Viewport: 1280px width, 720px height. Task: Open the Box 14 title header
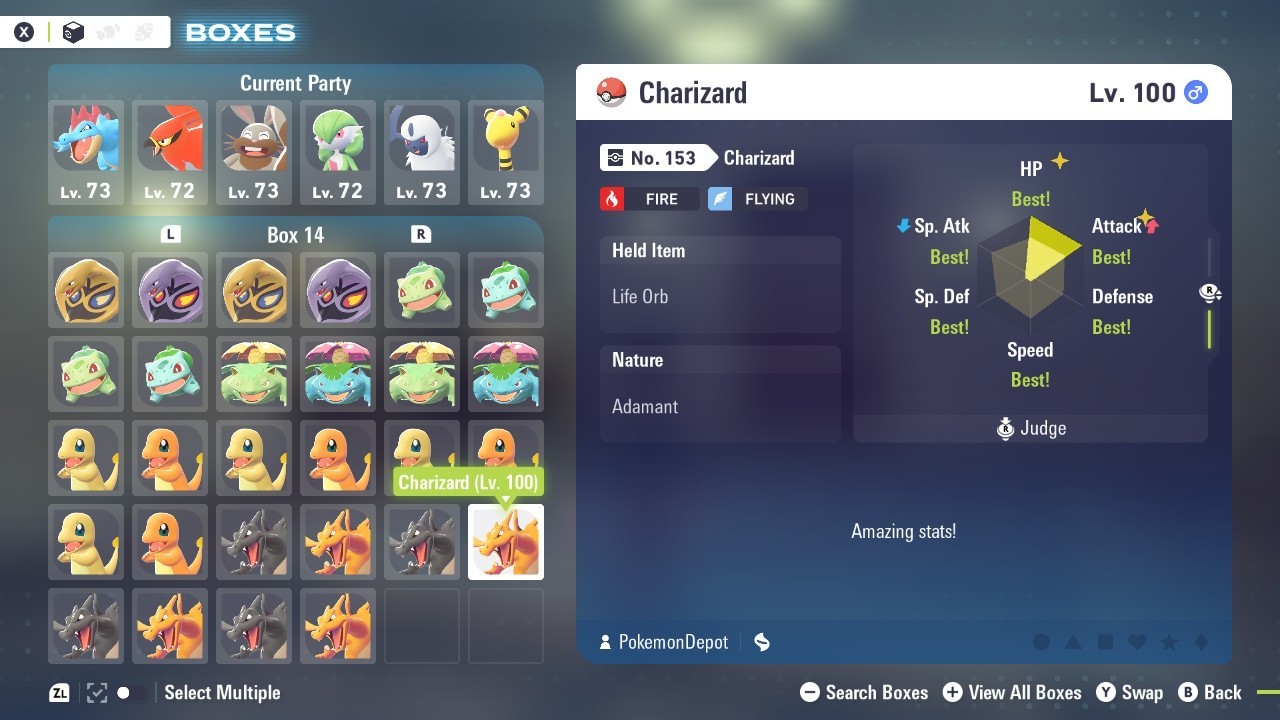click(x=296, y=235)
